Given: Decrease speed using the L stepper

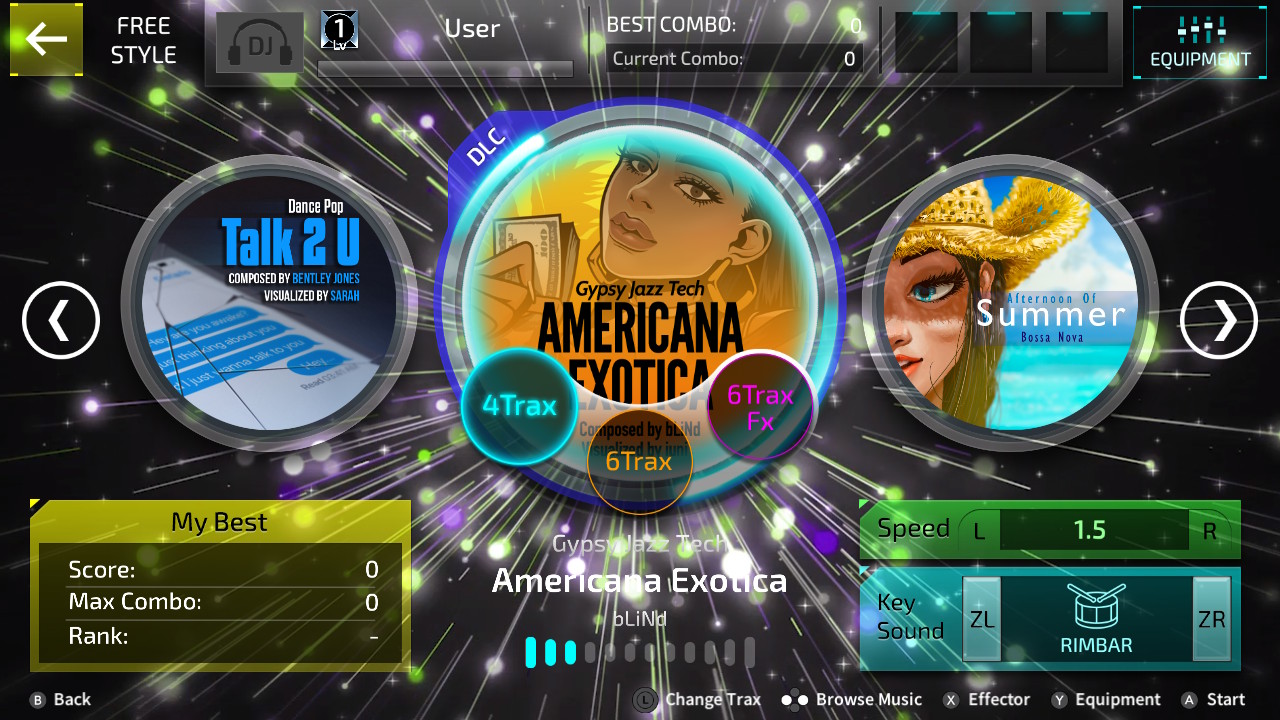Looking at the screenshot, I should [978, 530].
